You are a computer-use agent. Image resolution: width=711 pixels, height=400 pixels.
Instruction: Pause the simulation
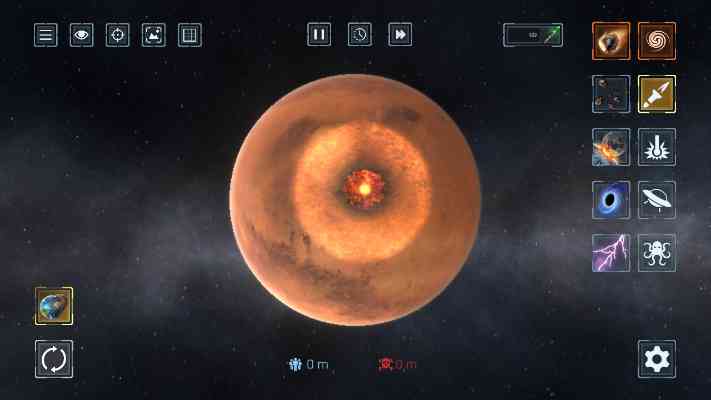coord(319,35)
